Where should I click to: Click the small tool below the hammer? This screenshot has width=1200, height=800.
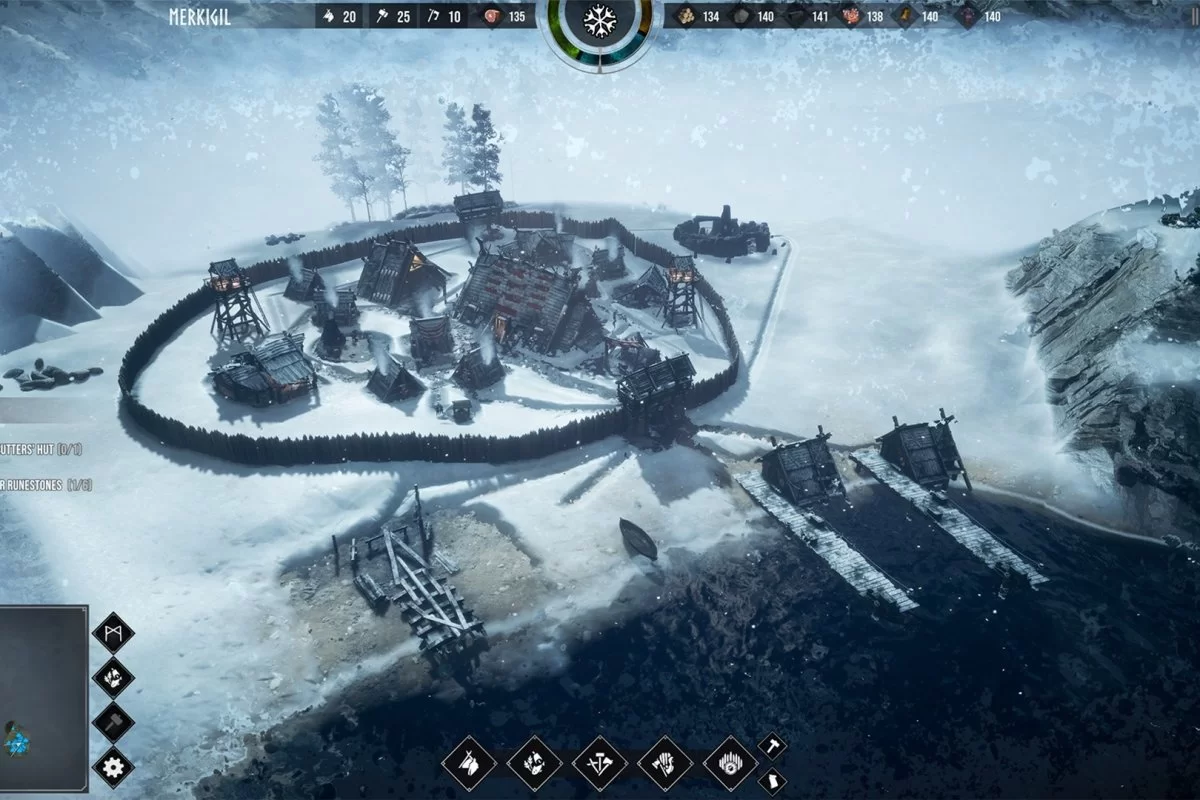(772, 781)
